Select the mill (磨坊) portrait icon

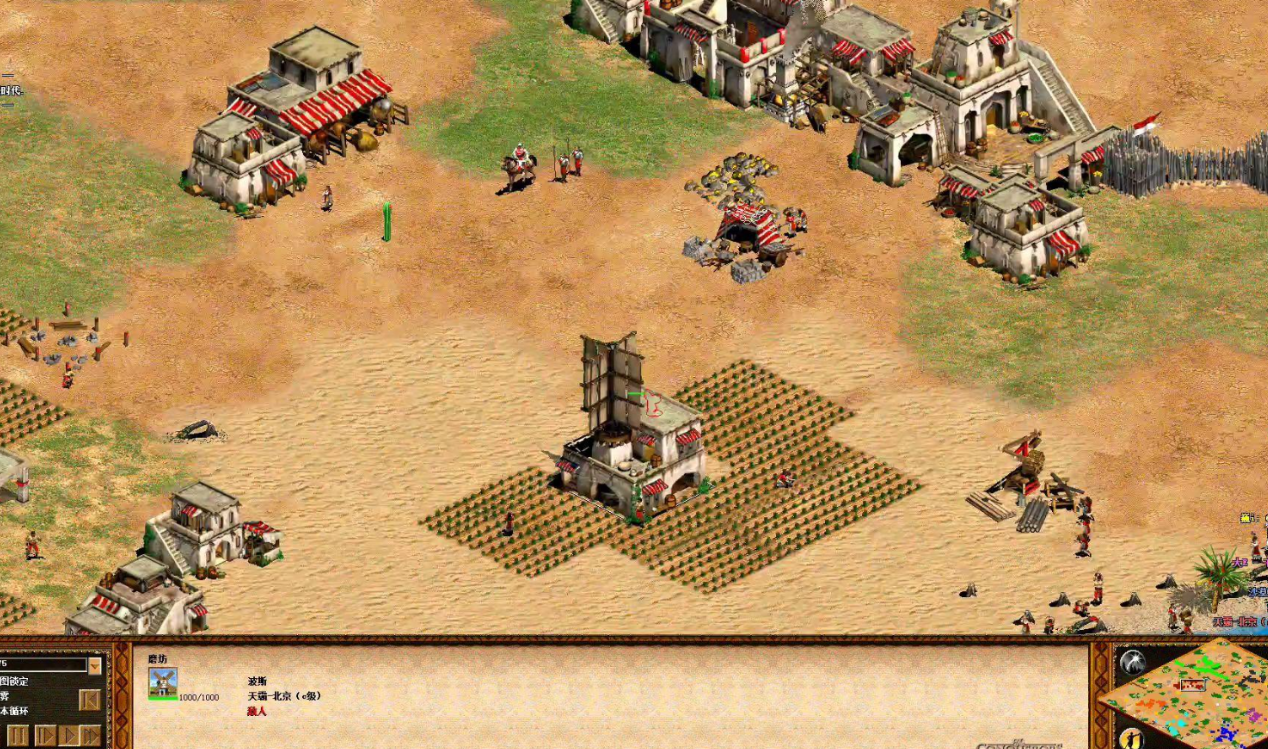[162, 682]
